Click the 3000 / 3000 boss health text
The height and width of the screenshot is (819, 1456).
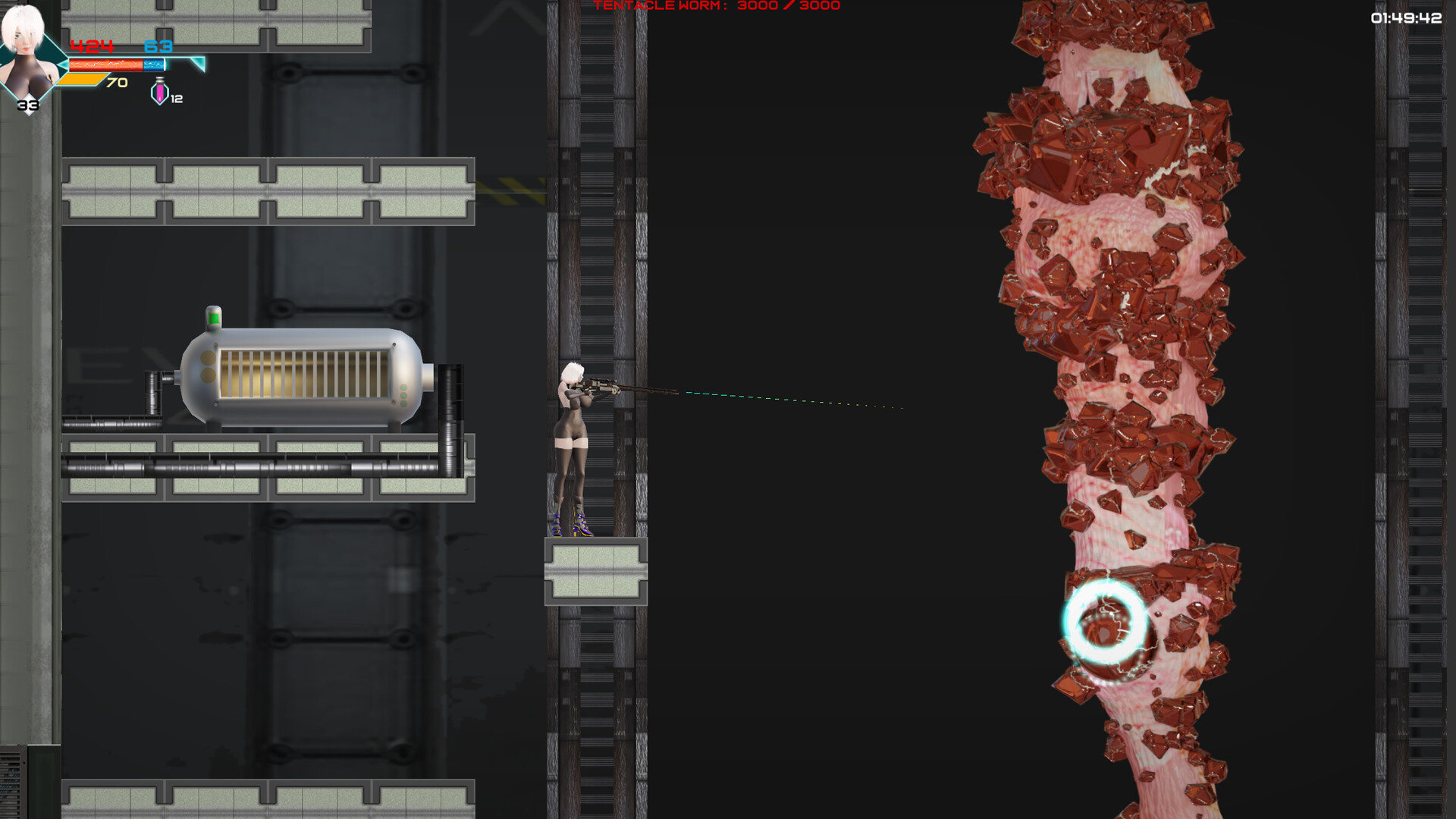point(787,6)
